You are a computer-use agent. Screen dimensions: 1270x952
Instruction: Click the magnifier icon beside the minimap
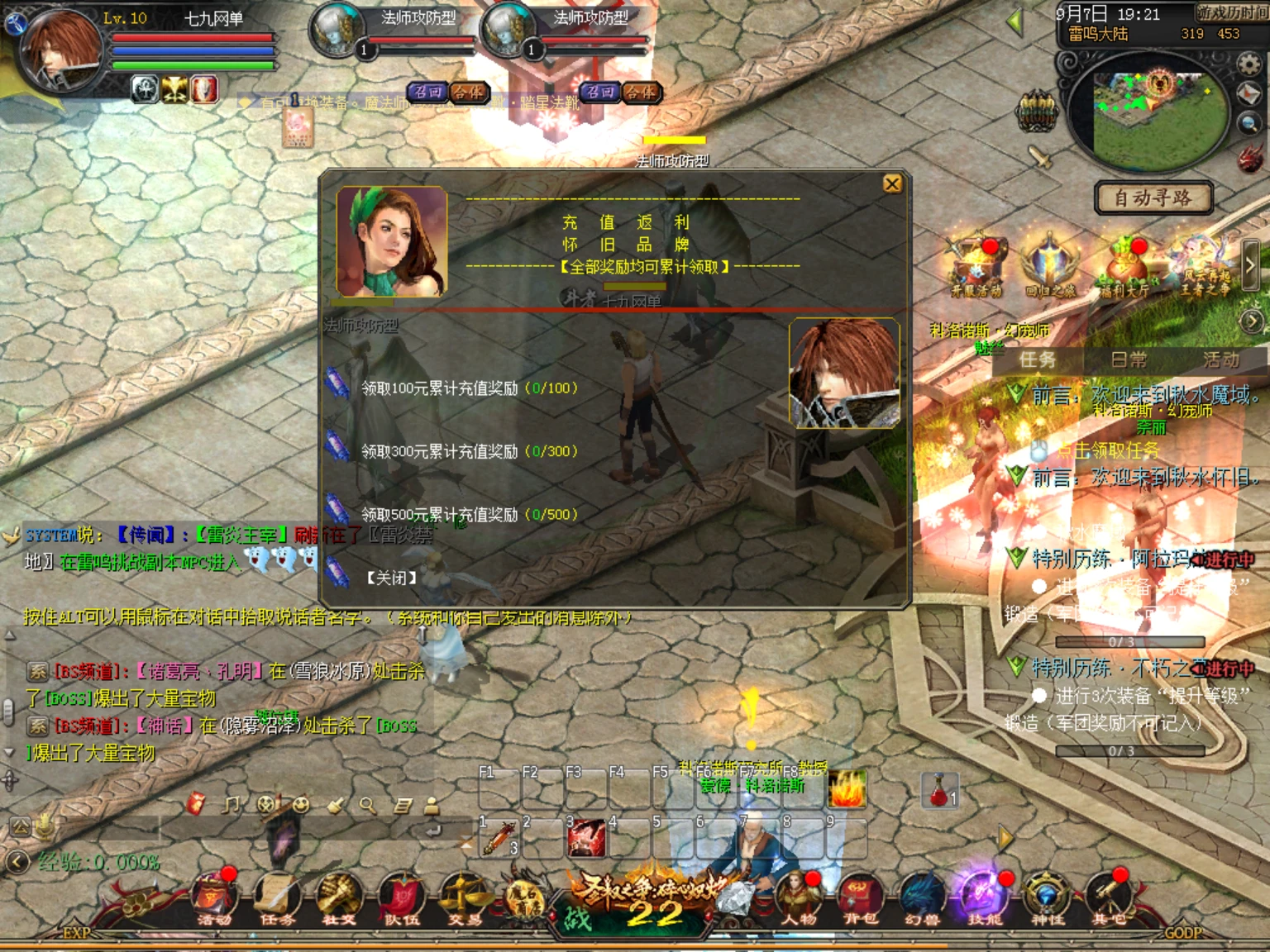point(1249,125)
